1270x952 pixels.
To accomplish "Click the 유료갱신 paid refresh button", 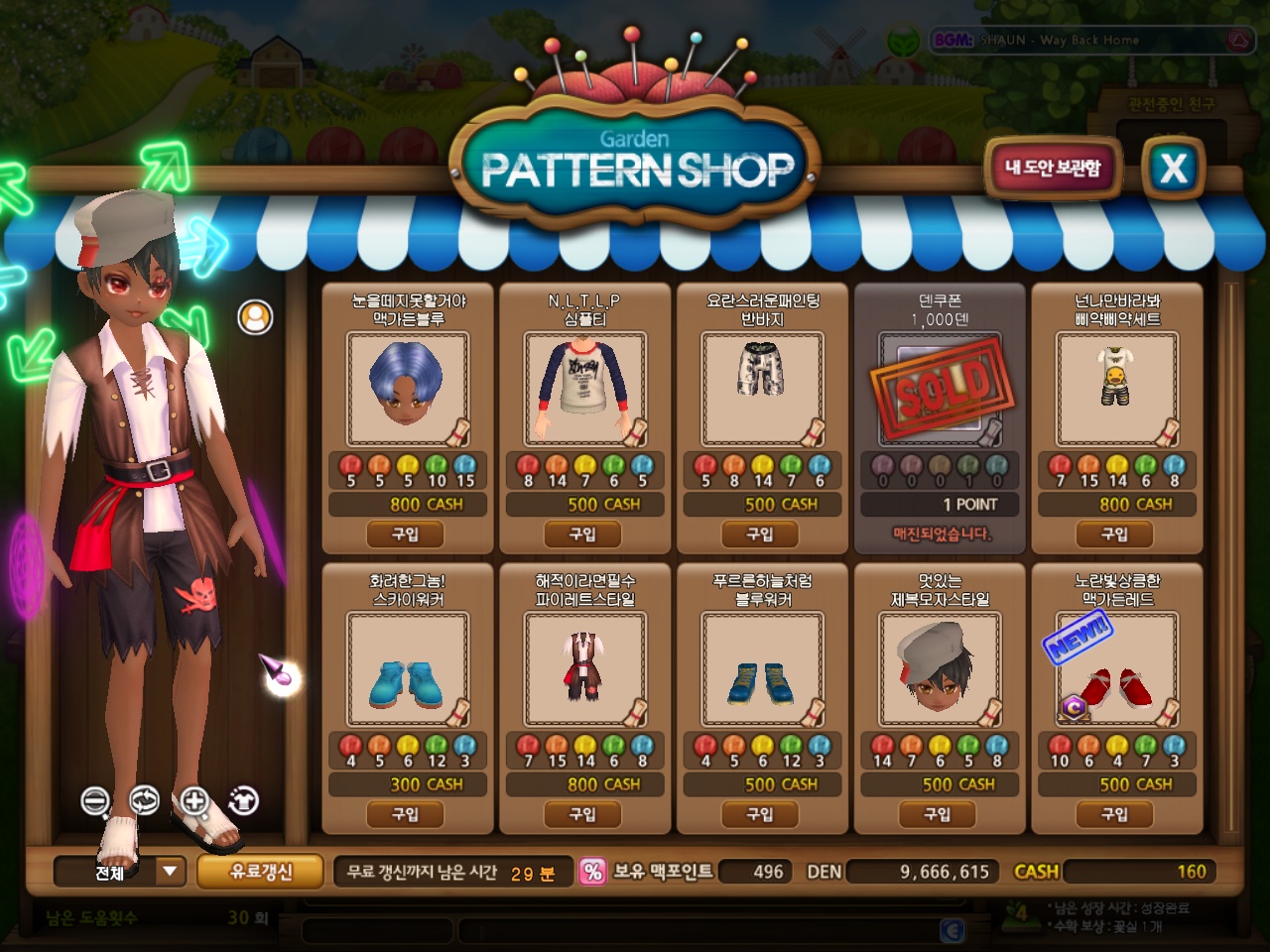I will point(260,872).
